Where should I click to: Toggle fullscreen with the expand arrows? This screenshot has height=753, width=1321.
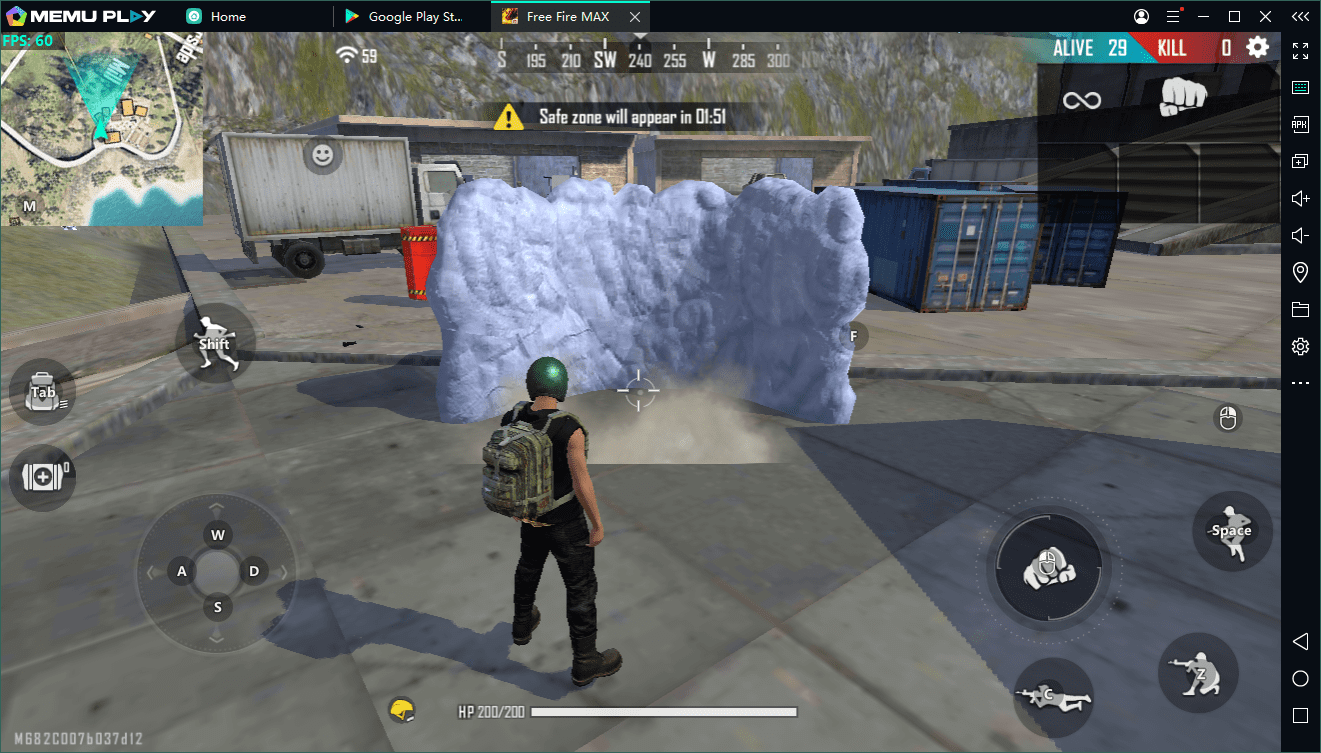pos(1300,50)
